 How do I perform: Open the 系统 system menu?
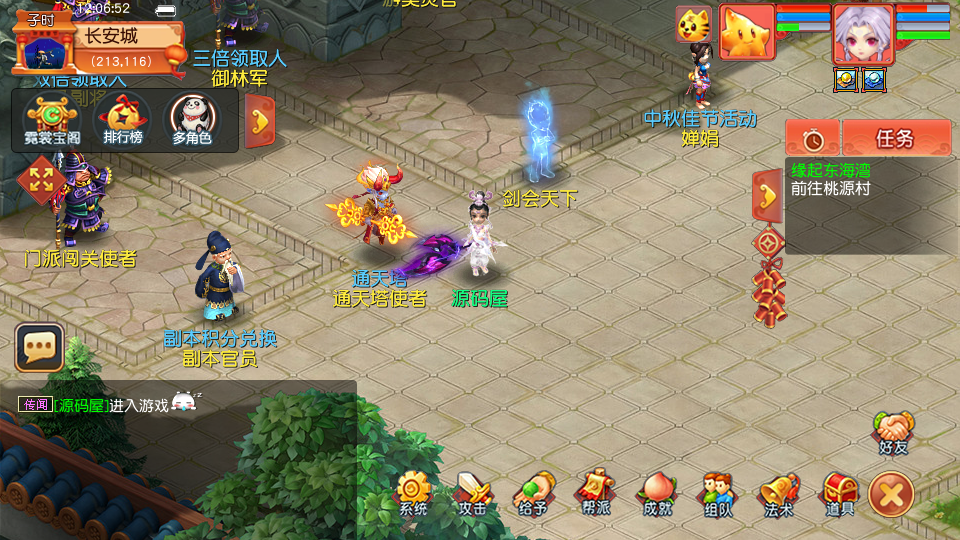pos(412,492)
